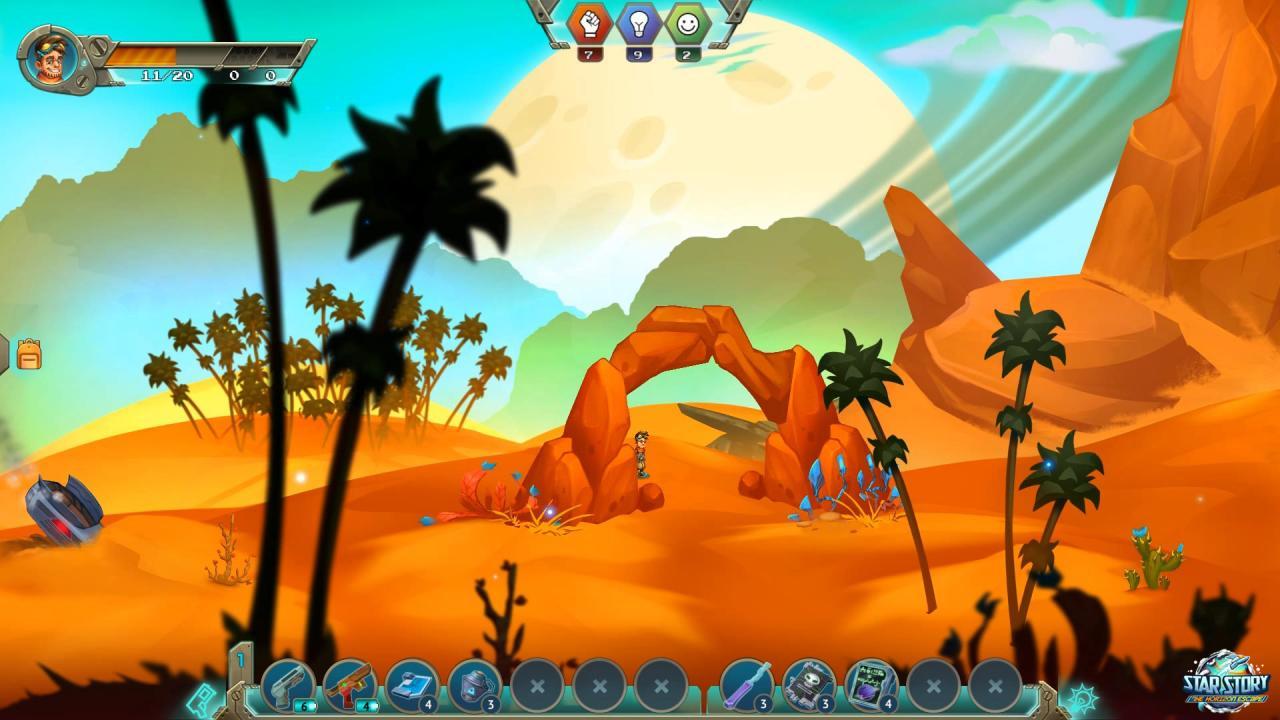Select the hotbar group tab labeled 1
The height and width of the screenshot is (720, 1280).
pyautogui.click(x=241, y=660)
